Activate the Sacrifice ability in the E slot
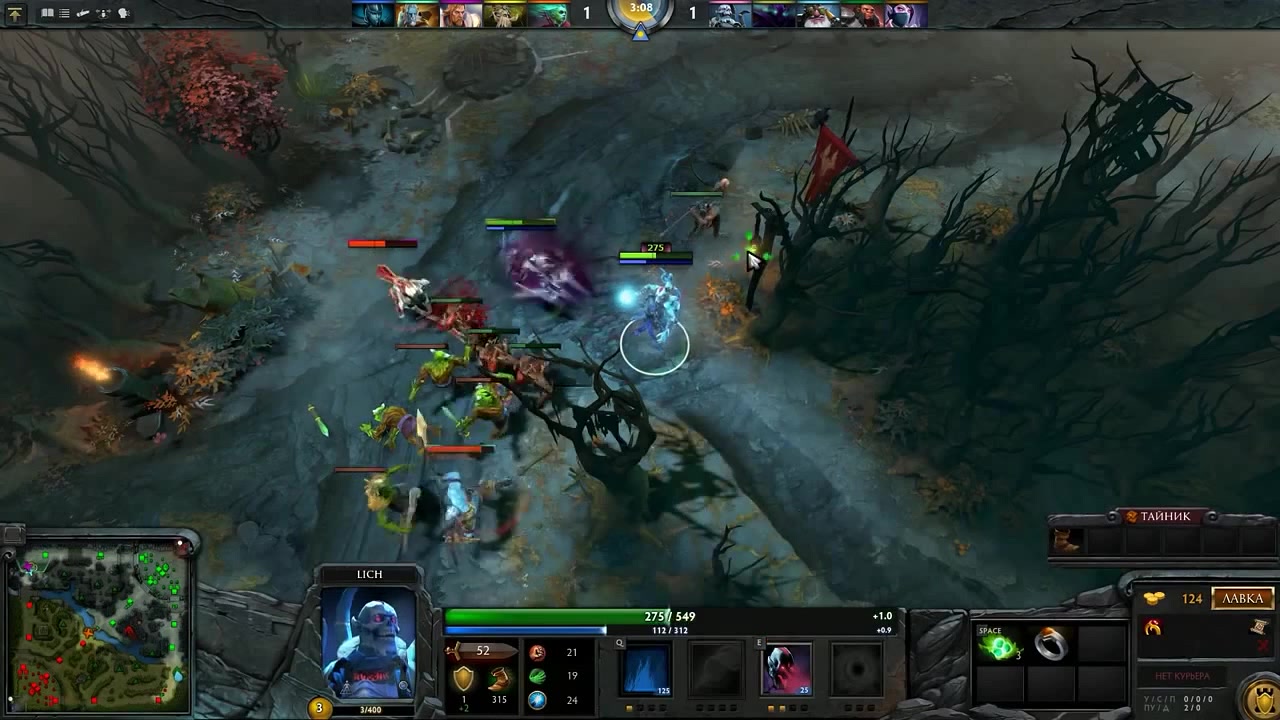This screenshot has width=1280, height=720. pyautogui.click(x=787, y=668)
